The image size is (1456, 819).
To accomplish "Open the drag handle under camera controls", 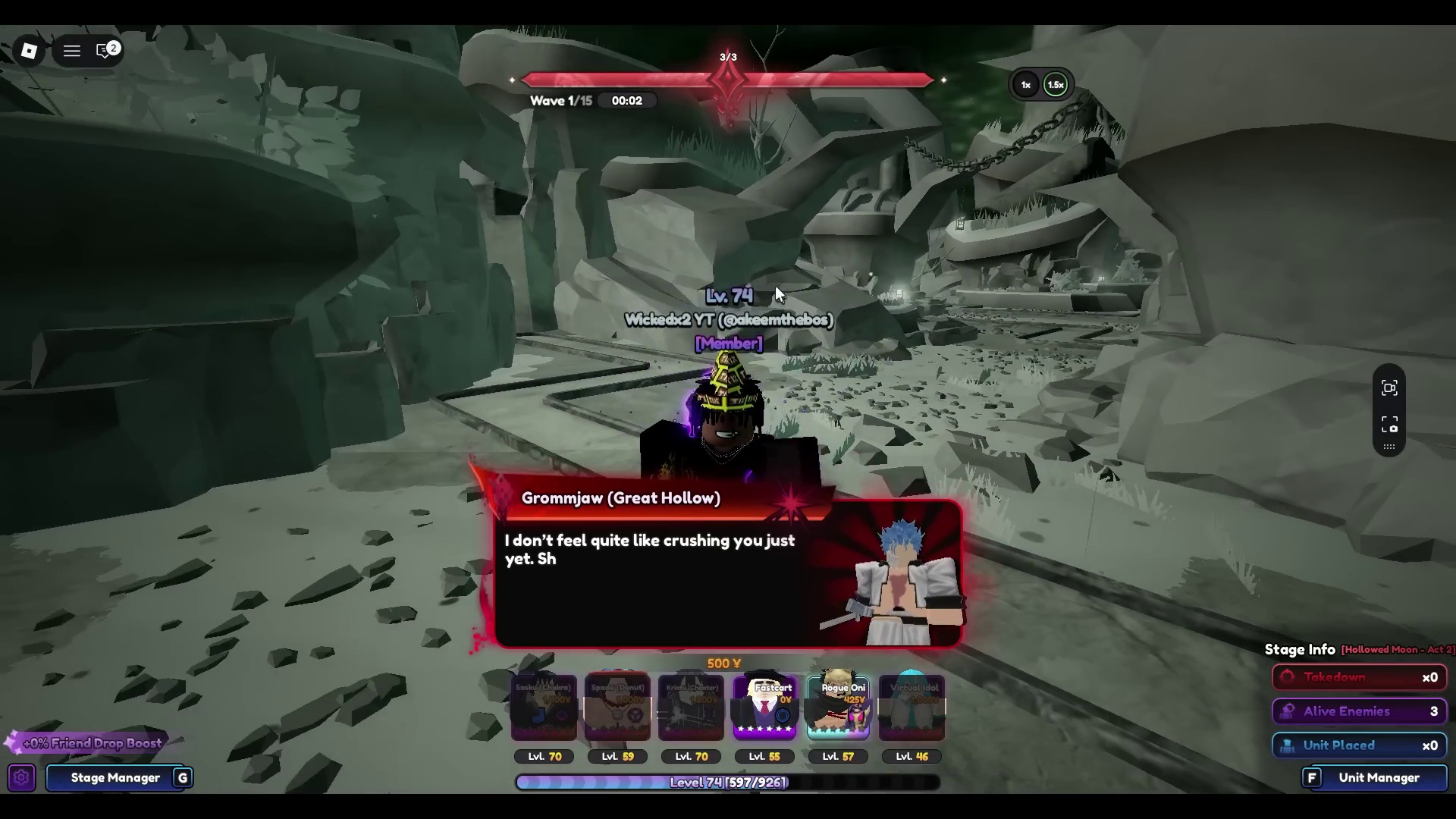I will point(1389,447).
